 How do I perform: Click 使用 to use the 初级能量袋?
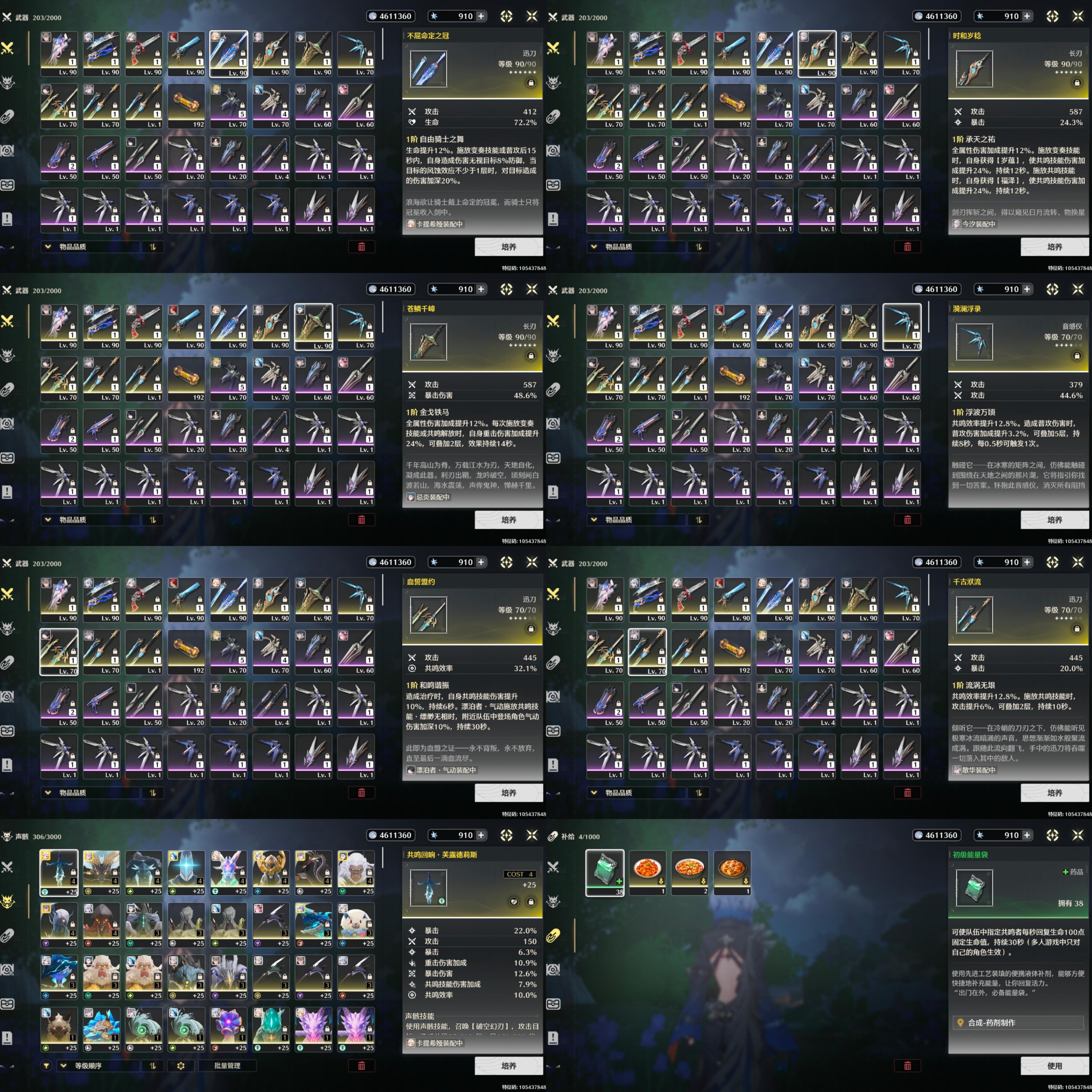click(x=1054, y=1065)
